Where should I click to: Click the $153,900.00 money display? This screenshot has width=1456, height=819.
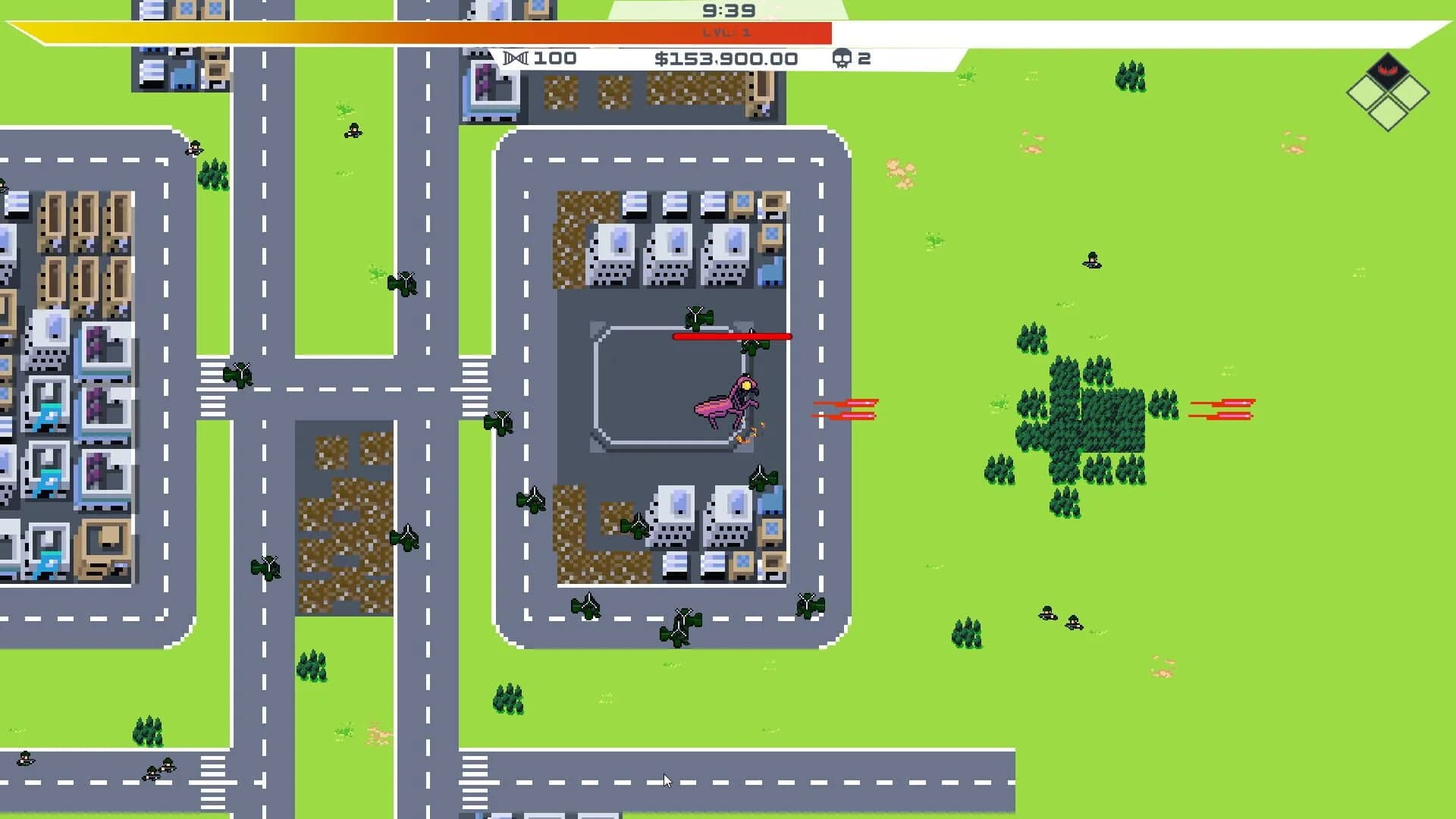(x=726, y=58)
